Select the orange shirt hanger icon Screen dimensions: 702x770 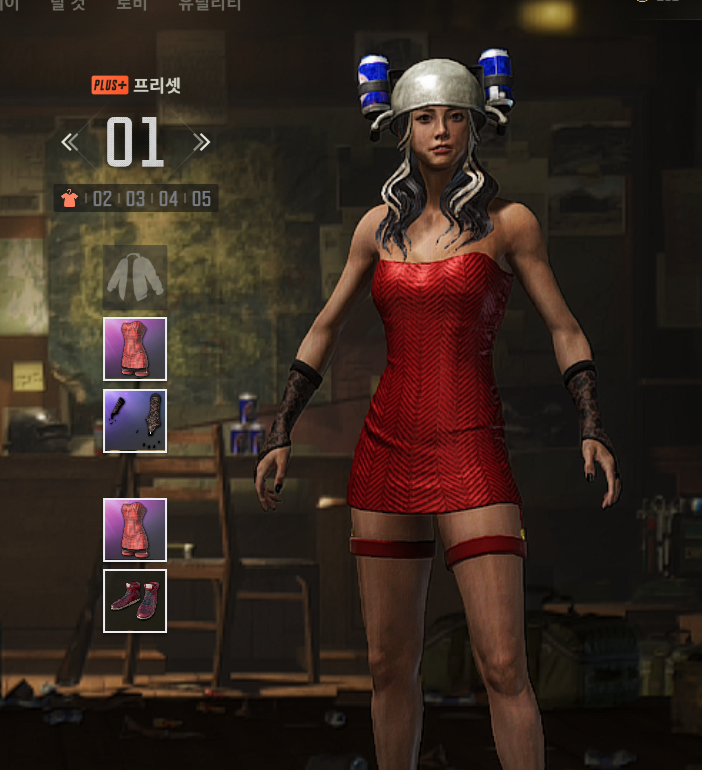[69, 198]
